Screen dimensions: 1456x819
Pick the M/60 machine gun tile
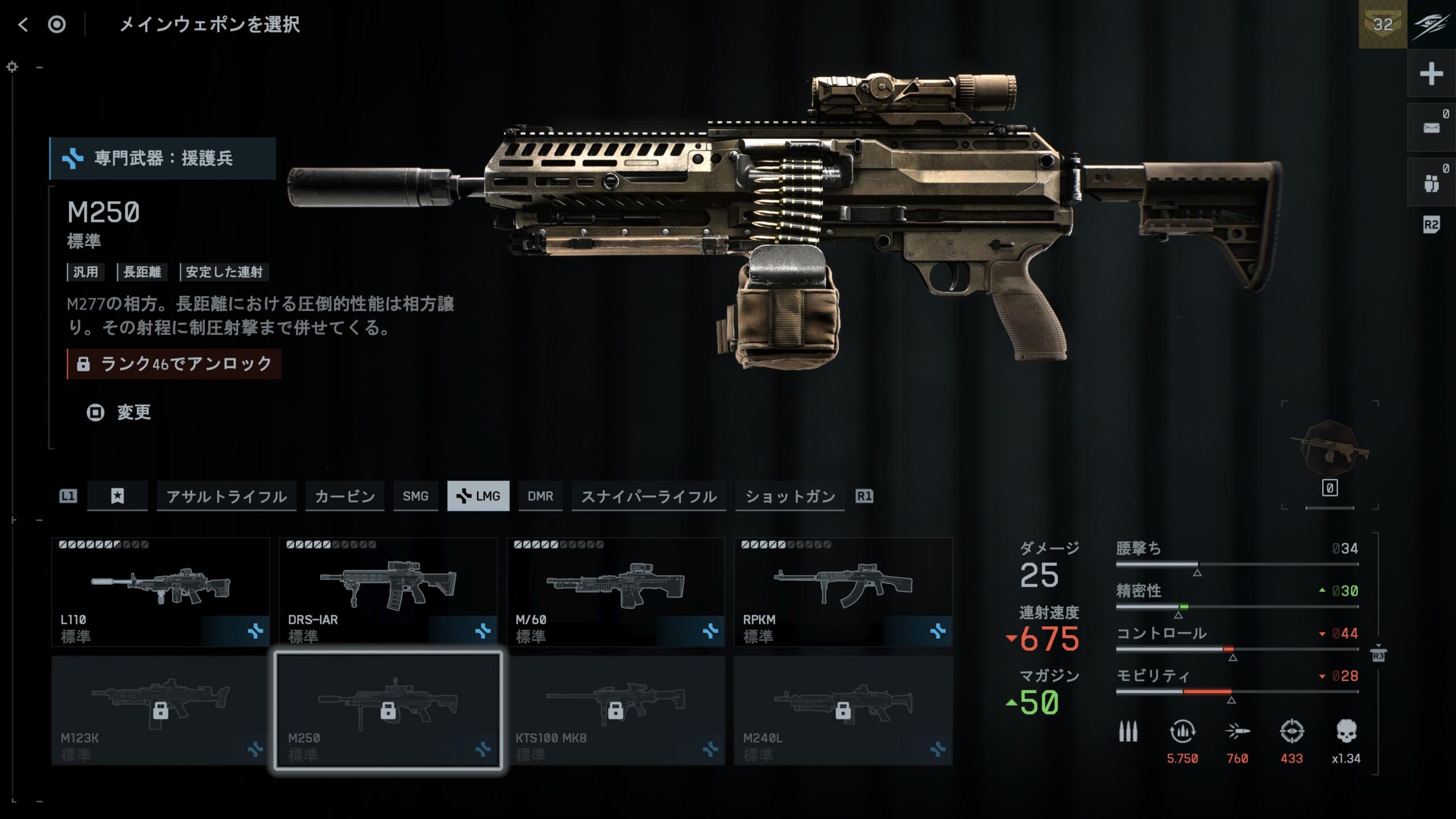pyautogui.click(x=615, y=591)
